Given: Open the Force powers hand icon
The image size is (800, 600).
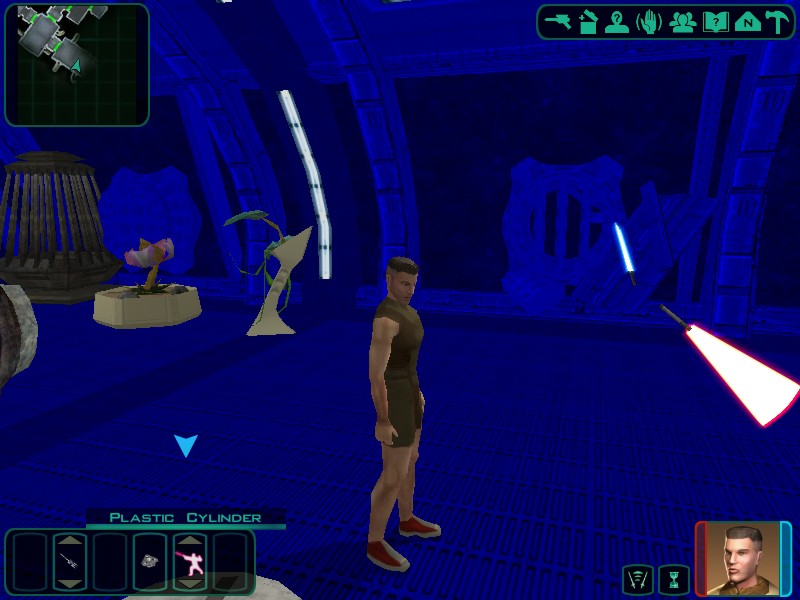Looking at the screenshot, I should pos(649,21).
